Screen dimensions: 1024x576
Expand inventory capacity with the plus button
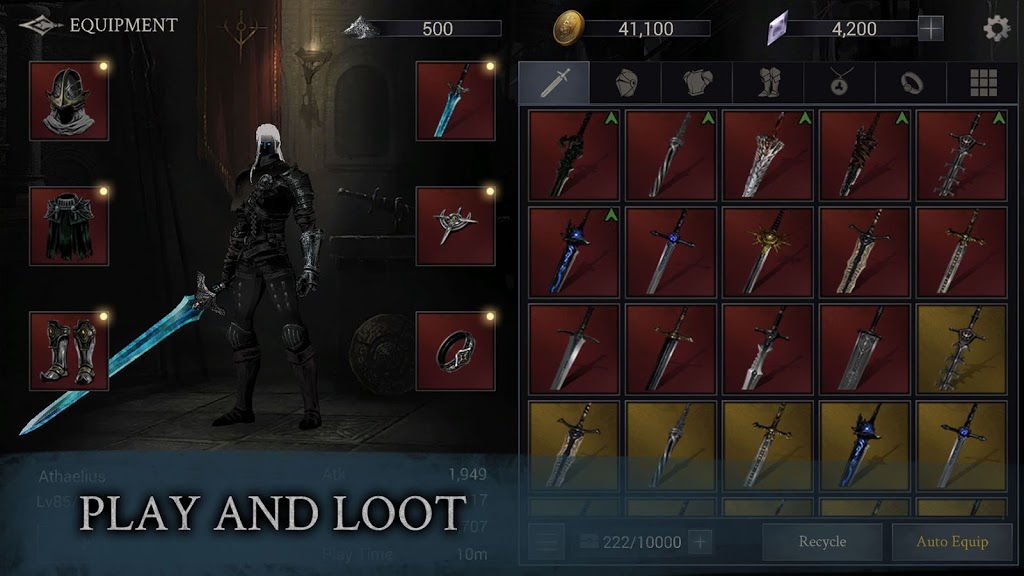coord(700,542)
